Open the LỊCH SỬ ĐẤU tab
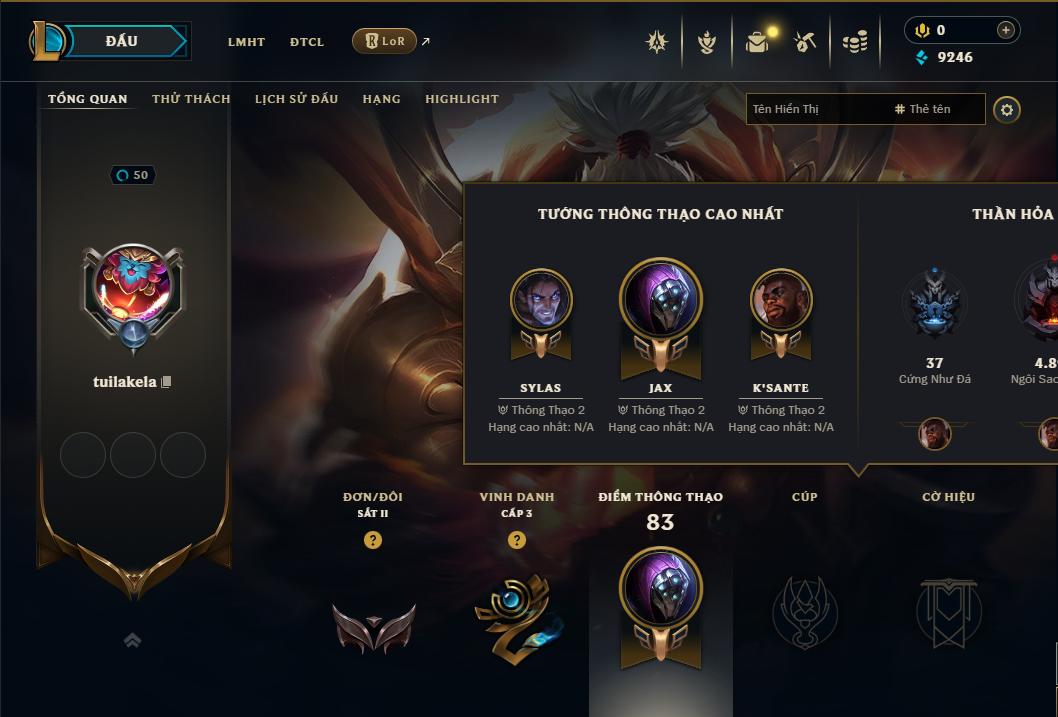This screenshot has height=717, width=1058. [x=296, y=99]
